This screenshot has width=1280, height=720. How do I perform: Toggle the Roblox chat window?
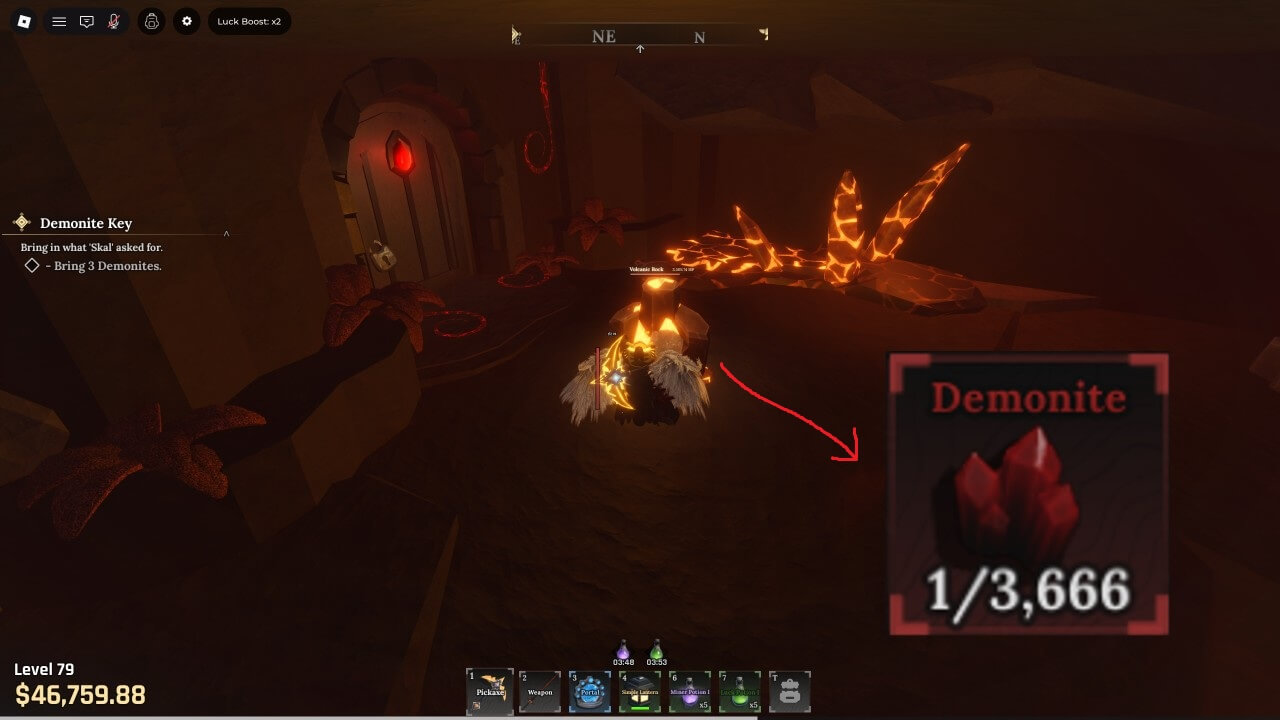(87, 21)
